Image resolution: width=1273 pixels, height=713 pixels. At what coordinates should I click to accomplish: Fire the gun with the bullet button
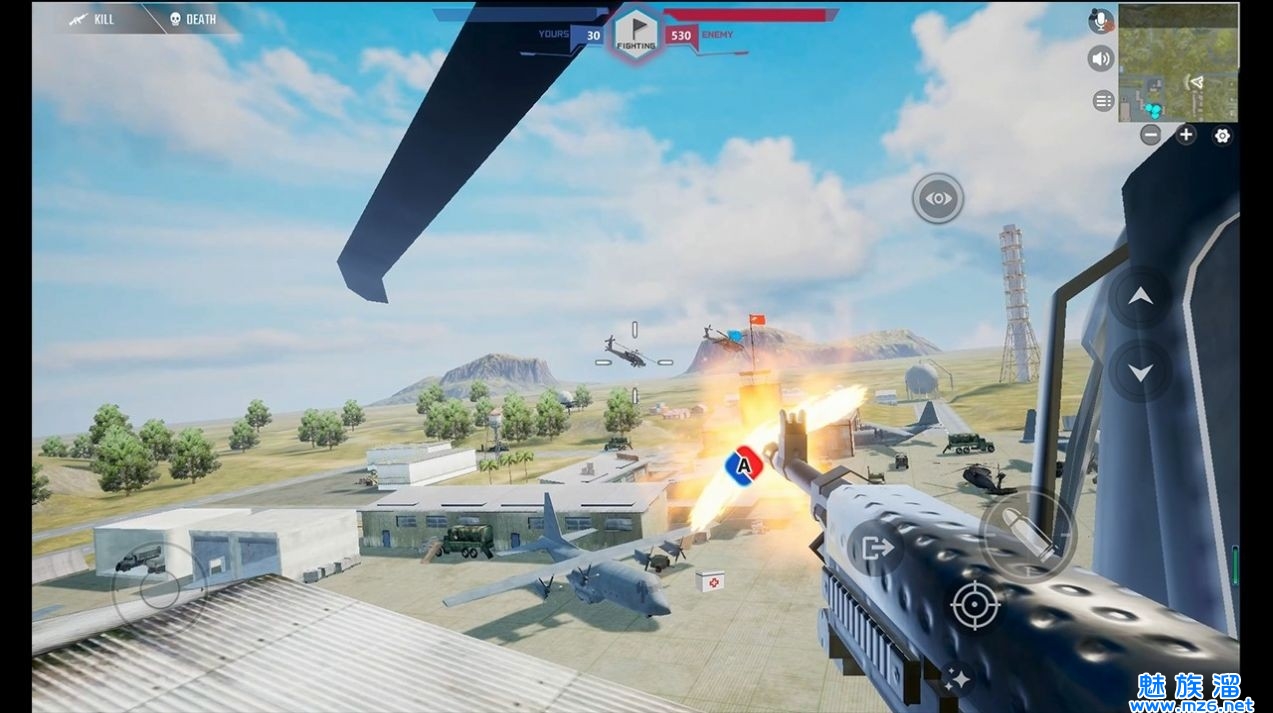pyautogui.click(x=1027, y=535)
